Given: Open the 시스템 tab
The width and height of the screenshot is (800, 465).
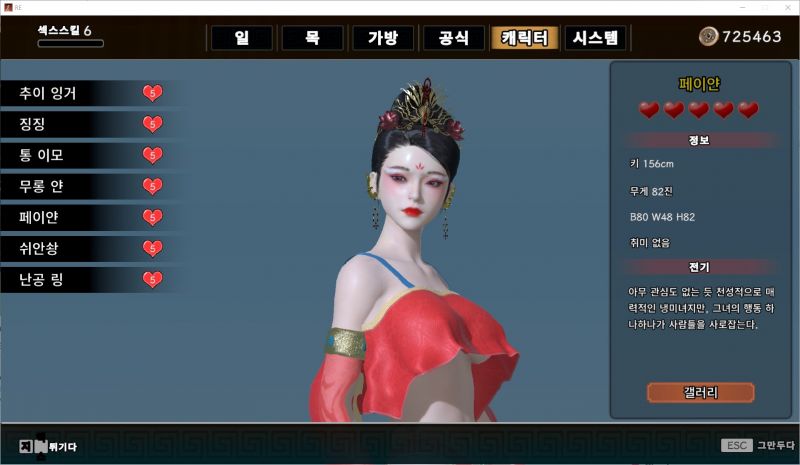Looking at the screenshot, I should pyautogui.click(x=596, y=38).
